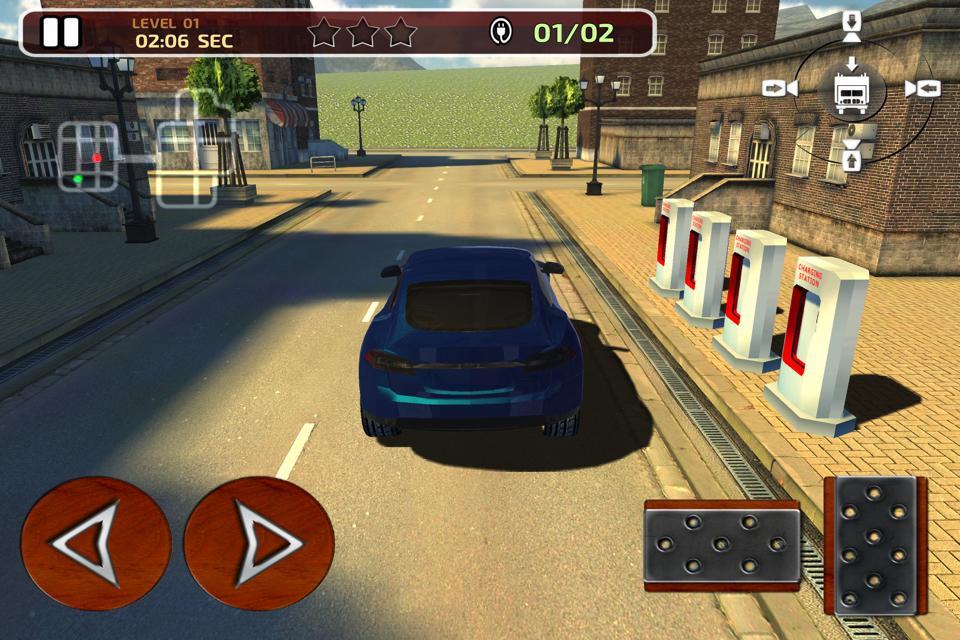The image size is (960, 640).
Task: Switch to the bottom camera view
Action: 852,156
